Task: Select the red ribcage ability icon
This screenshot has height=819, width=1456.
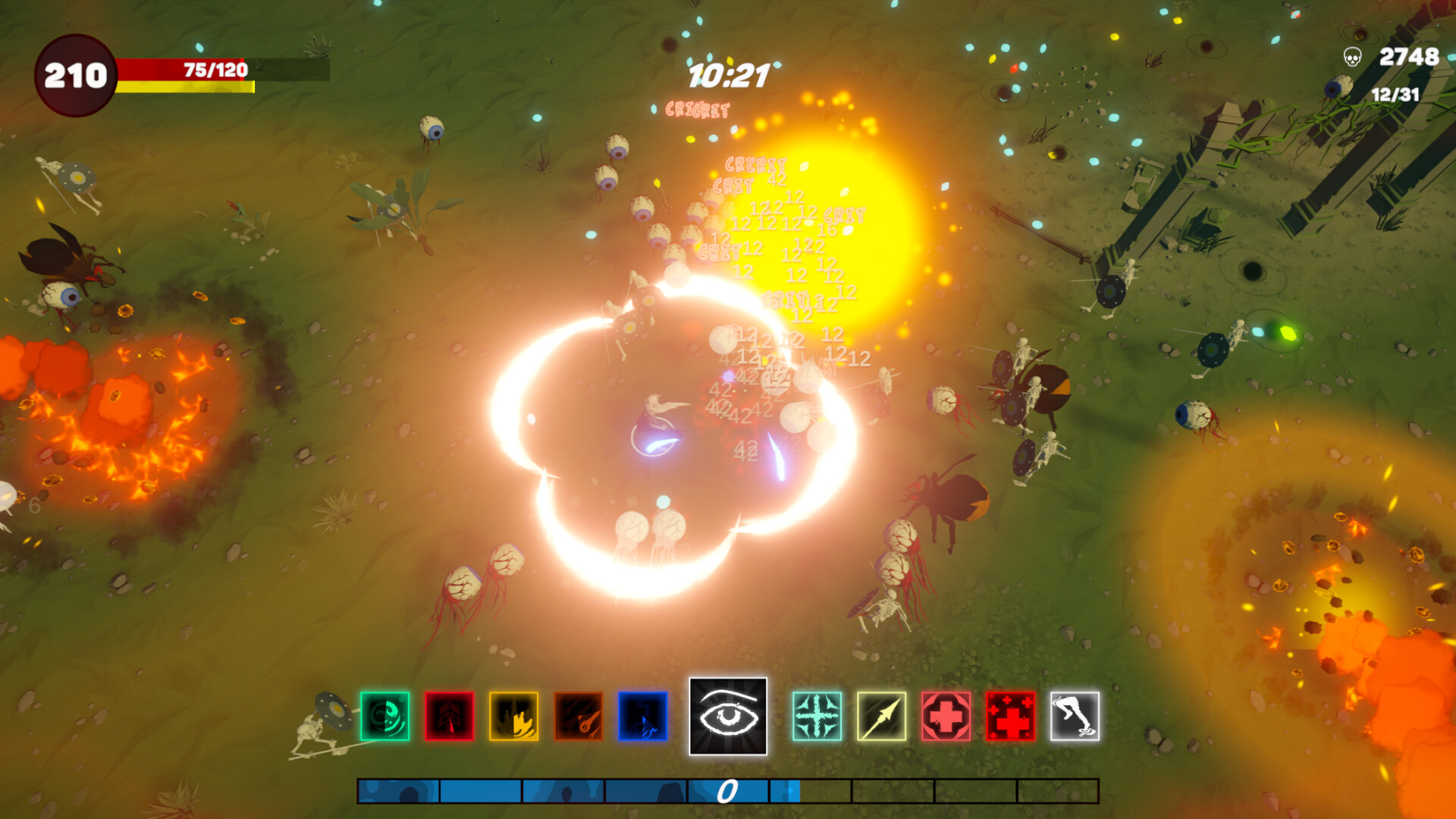Action: click(450, 717)
